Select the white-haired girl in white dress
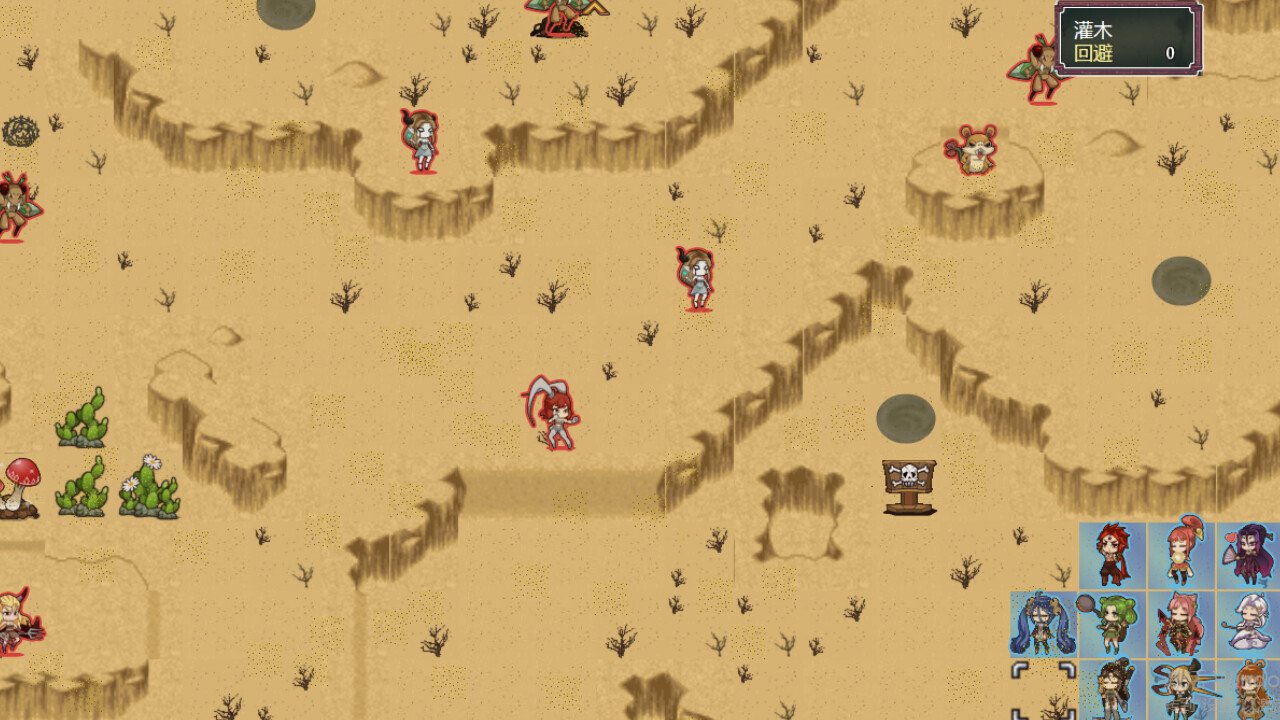This screenshot has width=1280, height=720. (1249, 624)
